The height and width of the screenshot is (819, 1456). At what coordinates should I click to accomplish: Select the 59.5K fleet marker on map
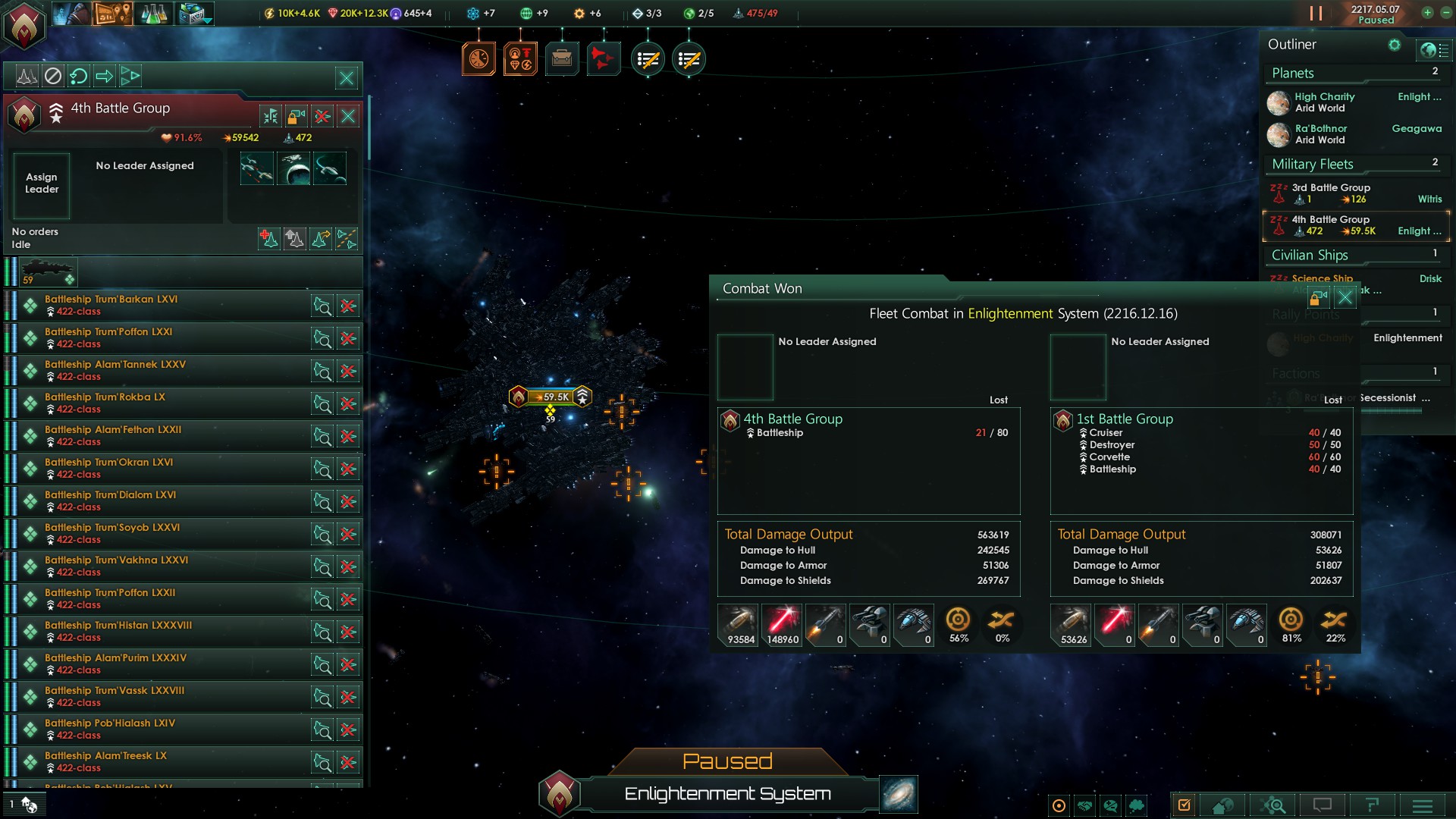551,397
